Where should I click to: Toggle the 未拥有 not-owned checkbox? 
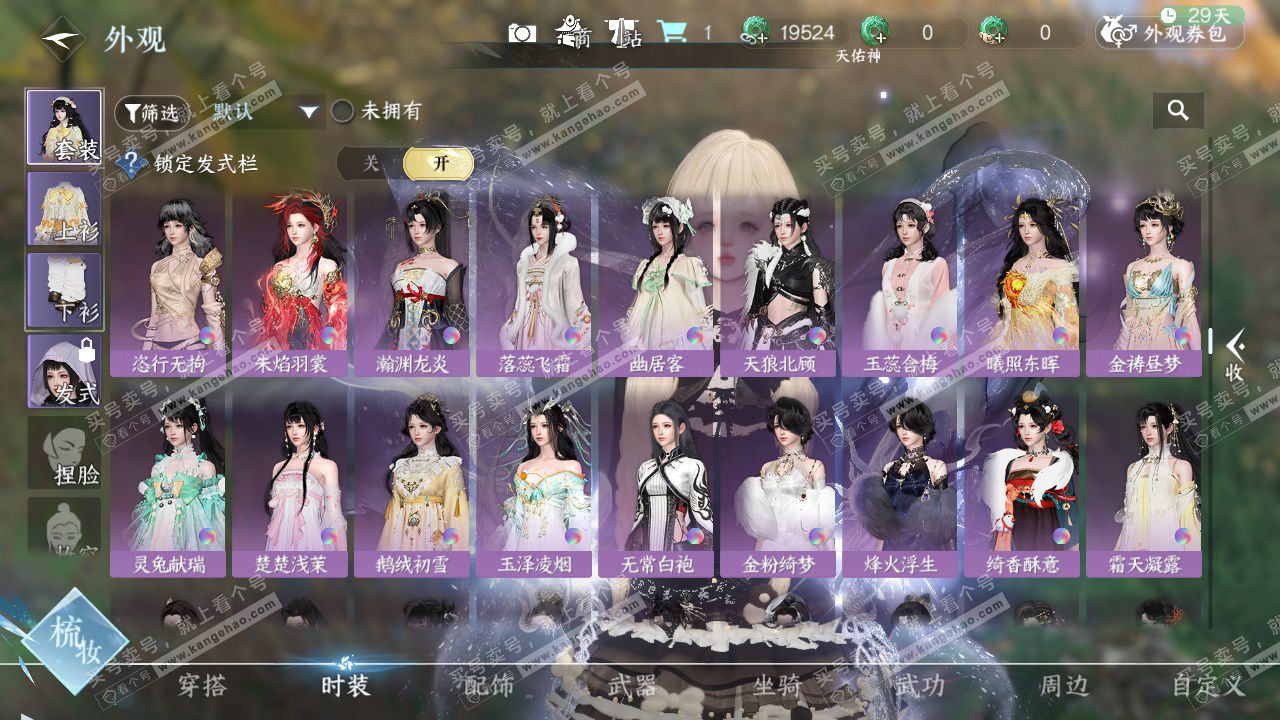pos(343,111)
